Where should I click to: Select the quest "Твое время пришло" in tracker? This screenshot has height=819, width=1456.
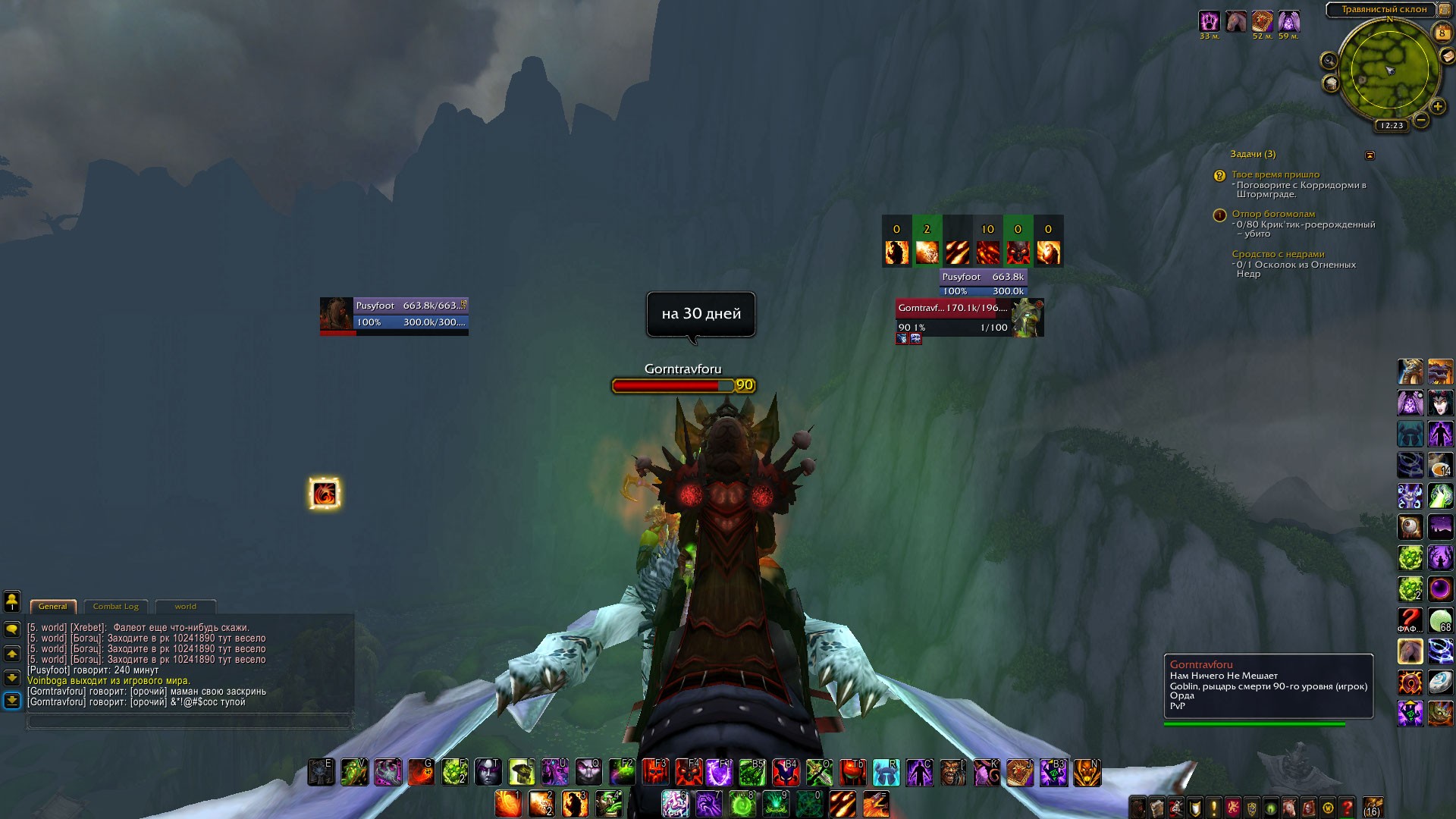tap(1276, 175)
